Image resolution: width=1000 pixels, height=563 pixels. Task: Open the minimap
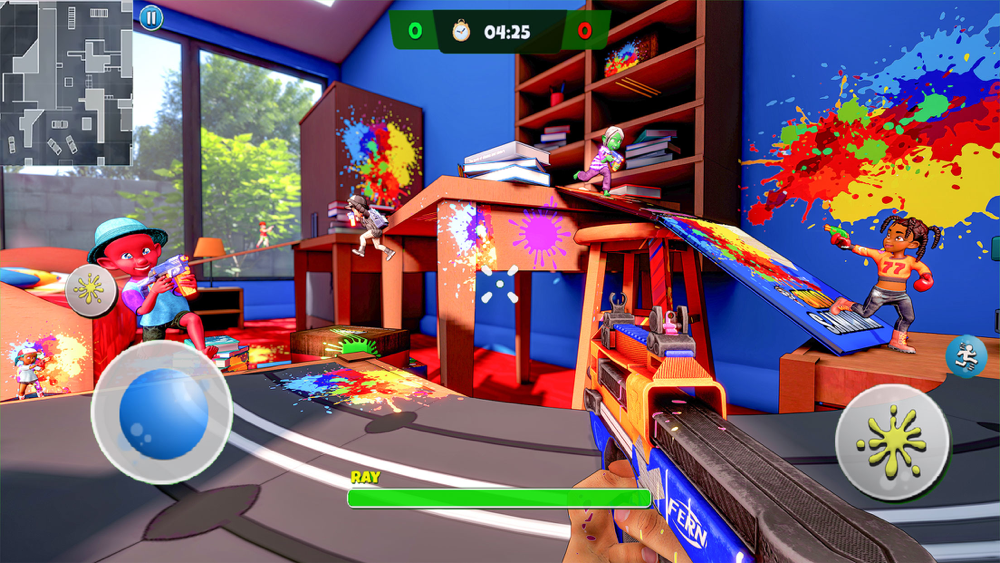tap(66, 82)
